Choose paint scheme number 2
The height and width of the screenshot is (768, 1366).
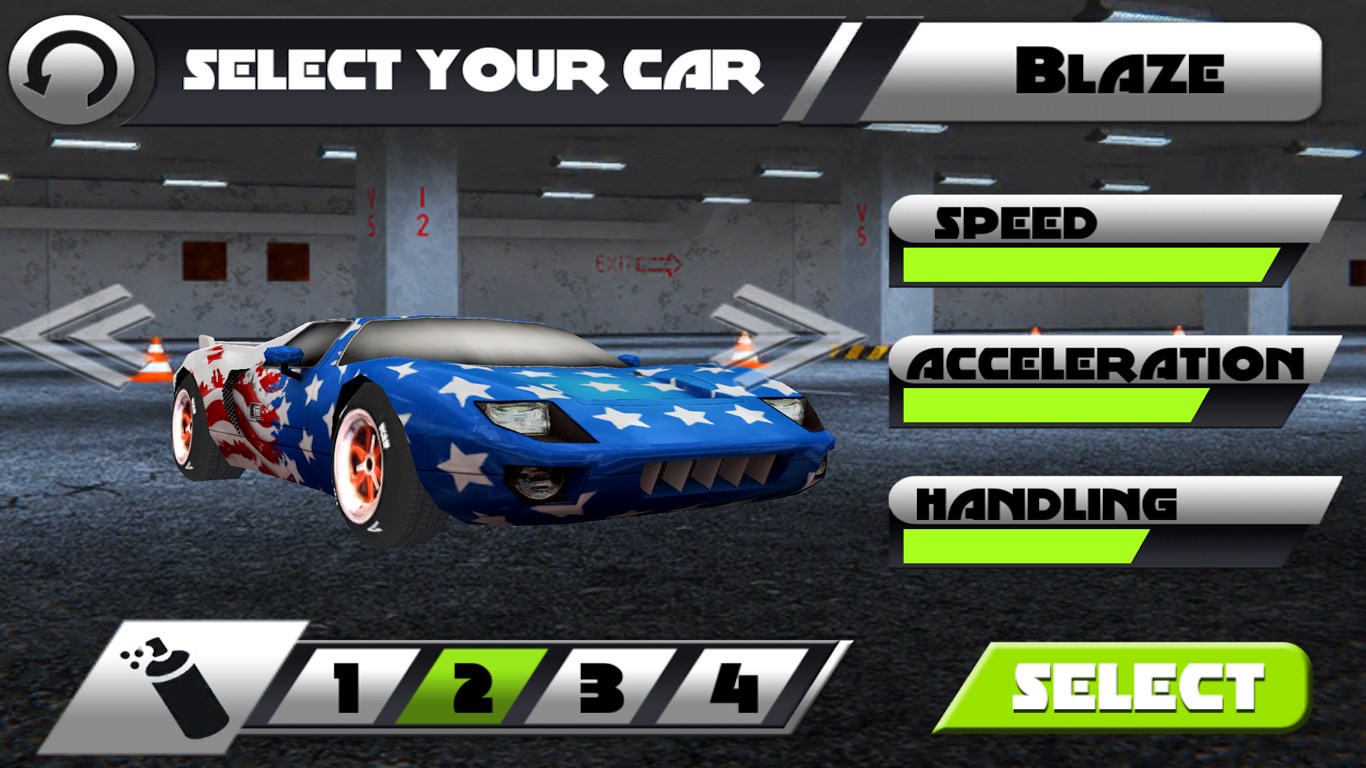click(472, 687)
